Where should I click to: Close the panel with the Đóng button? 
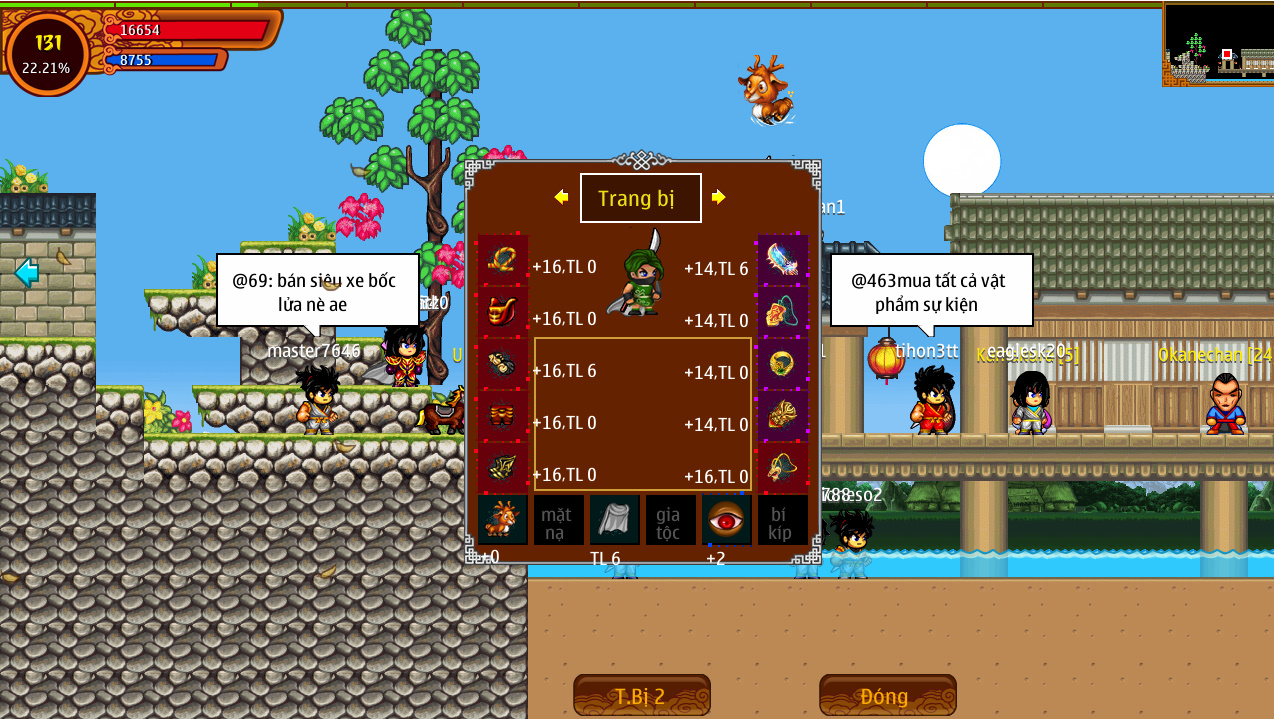887,696
